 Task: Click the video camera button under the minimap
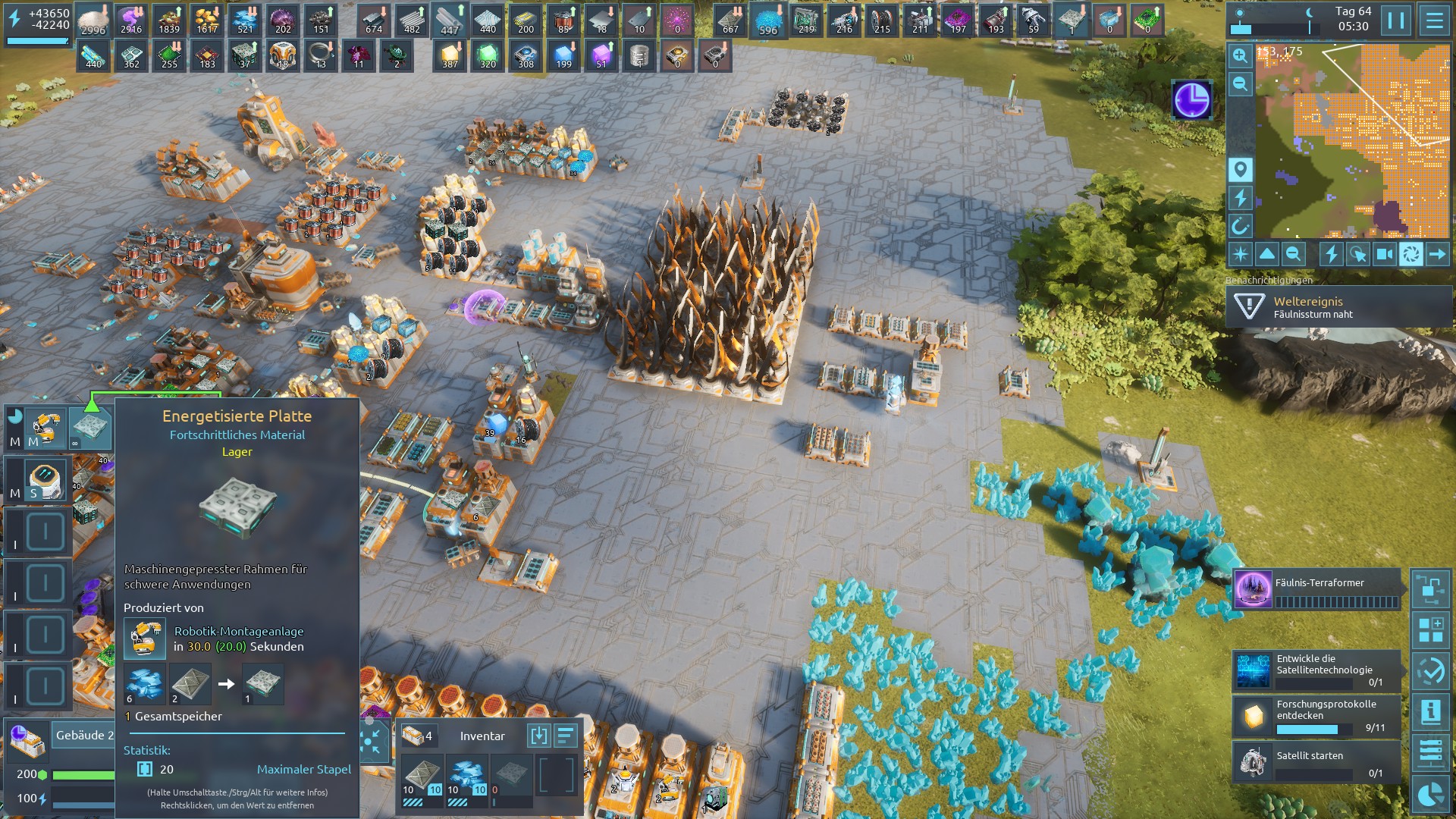[x=1384, y=254]
